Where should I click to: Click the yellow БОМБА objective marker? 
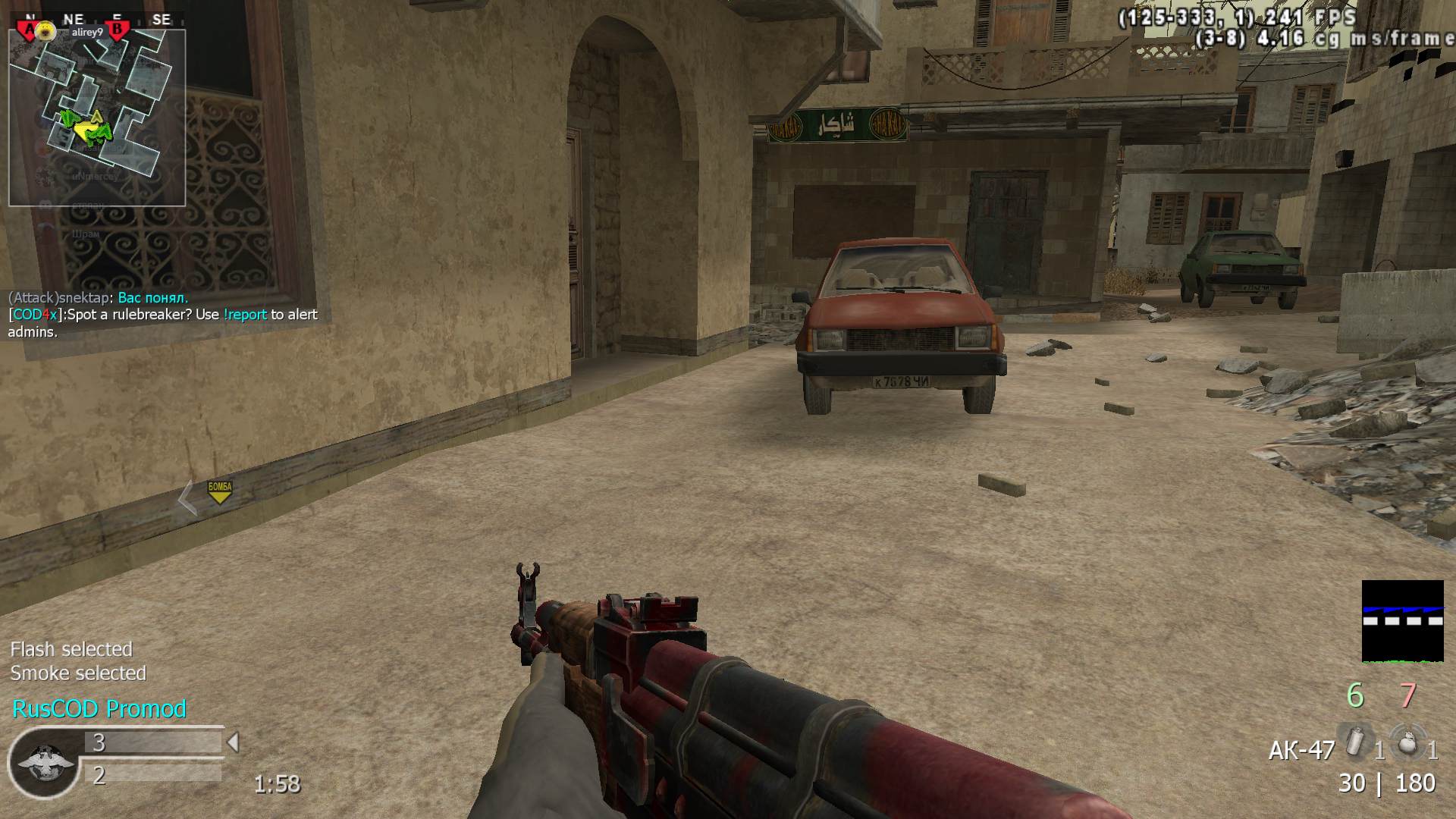(x=220, y=491)
